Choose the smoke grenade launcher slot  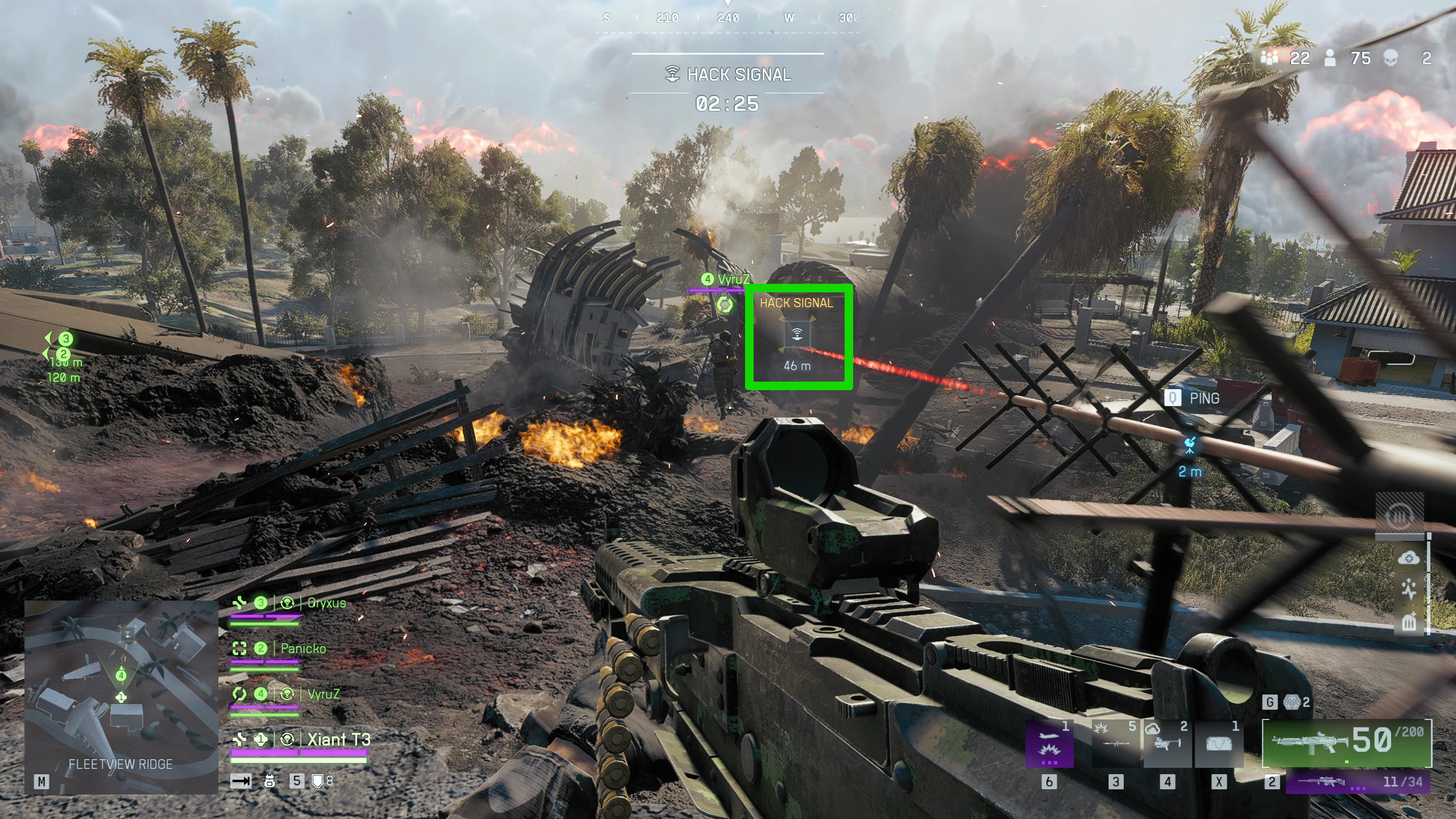[x=1167, y=745]
